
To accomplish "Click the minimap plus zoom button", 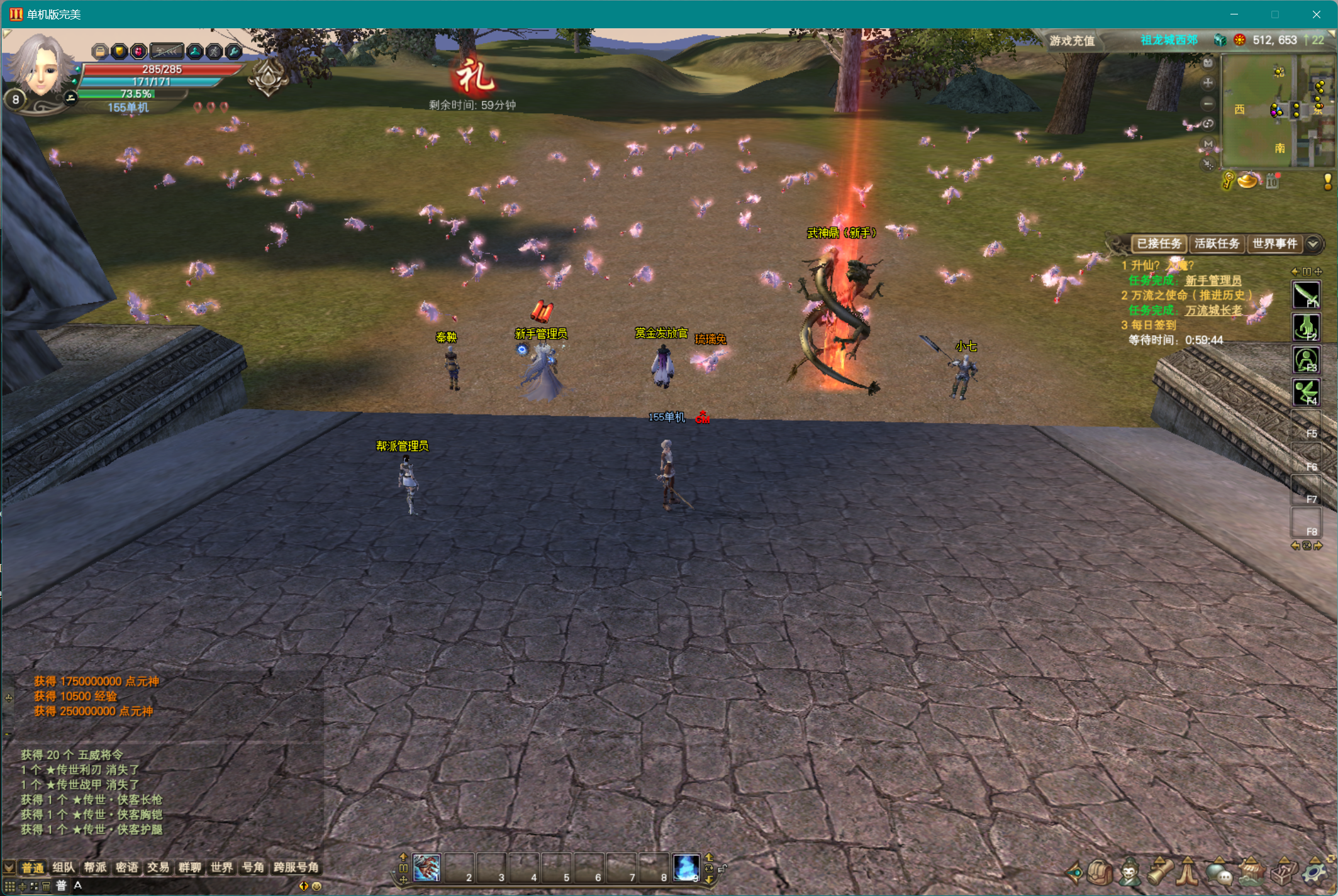I will (1208, 83).
